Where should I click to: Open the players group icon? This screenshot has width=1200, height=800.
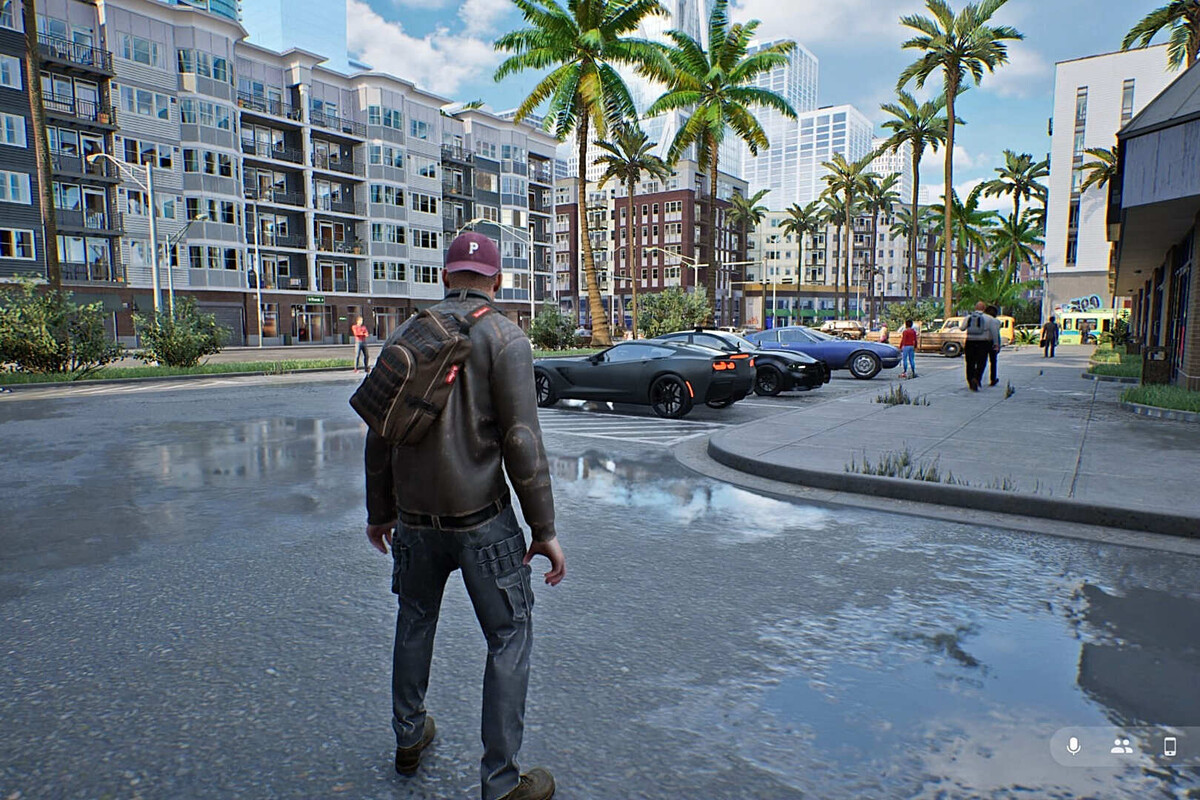[1121, 746]
